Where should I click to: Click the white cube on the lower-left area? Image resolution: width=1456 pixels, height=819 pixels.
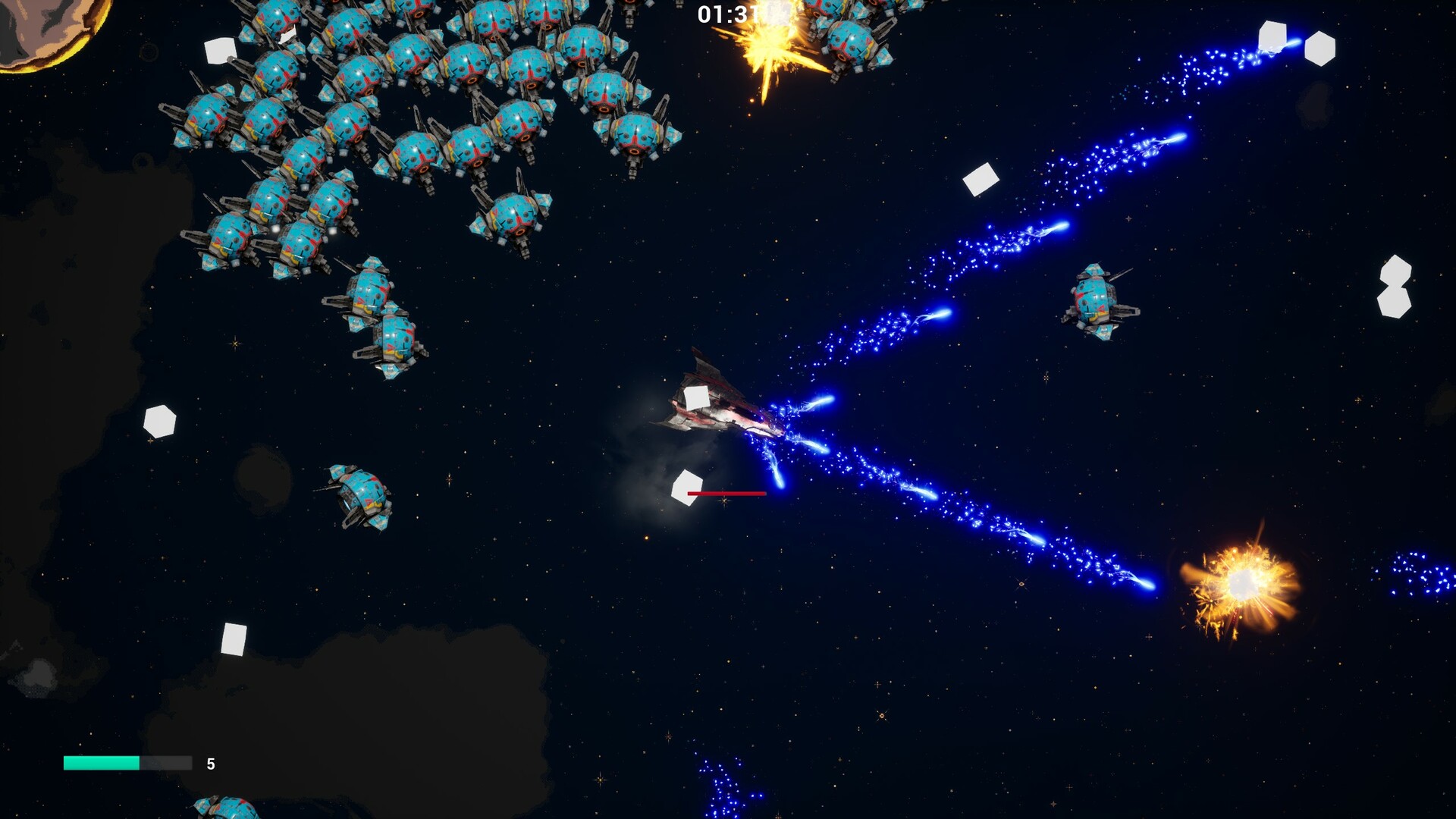point(234,639)
